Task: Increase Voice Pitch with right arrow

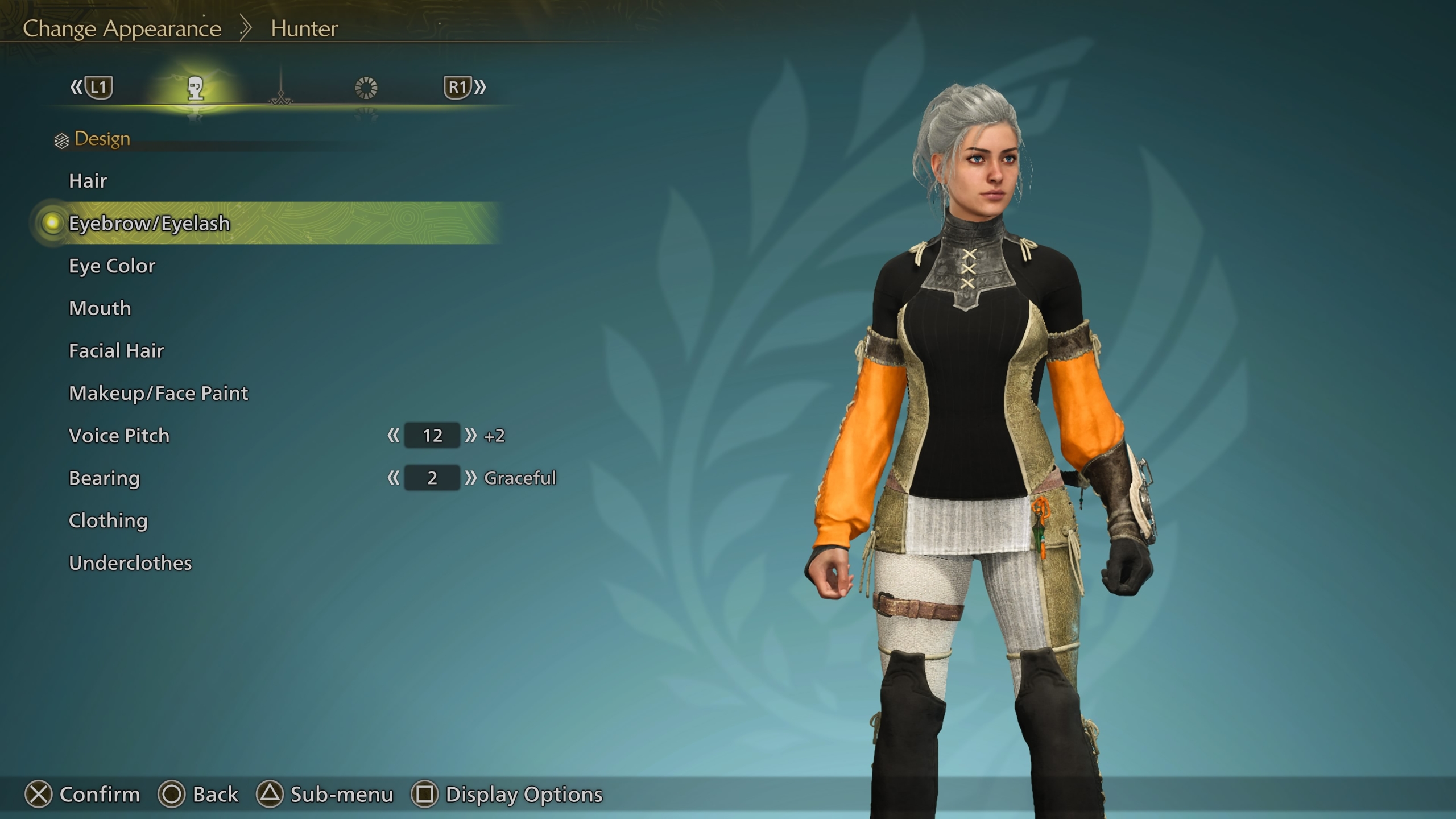Action: [470, 436]
